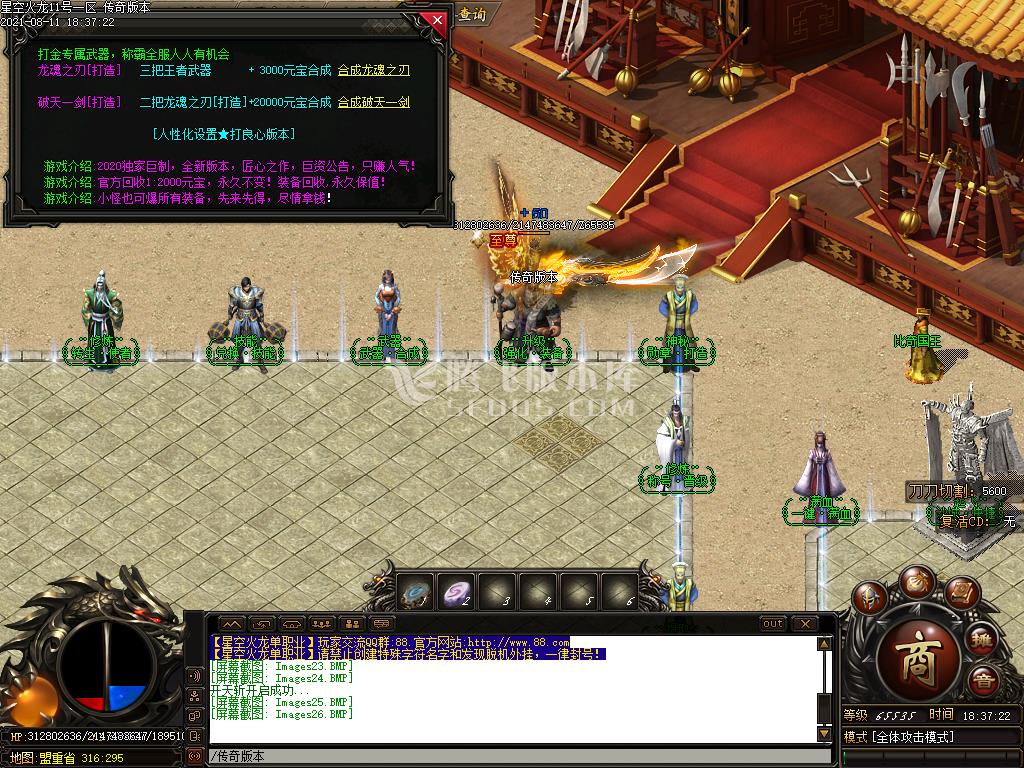
Task: Toggle the 音 sound button
Action: point(983,681)
